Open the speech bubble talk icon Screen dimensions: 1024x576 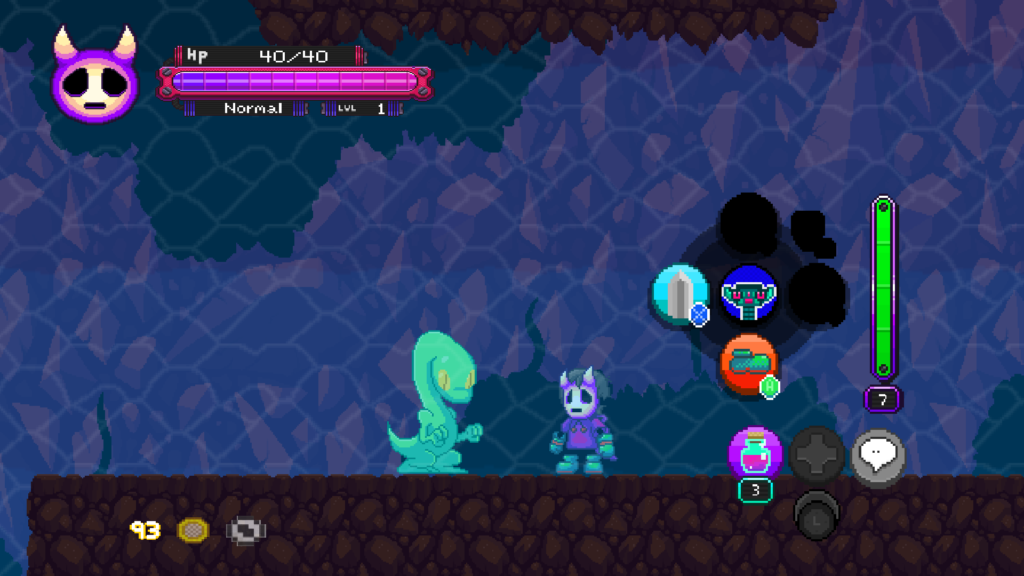pos(878,456)
